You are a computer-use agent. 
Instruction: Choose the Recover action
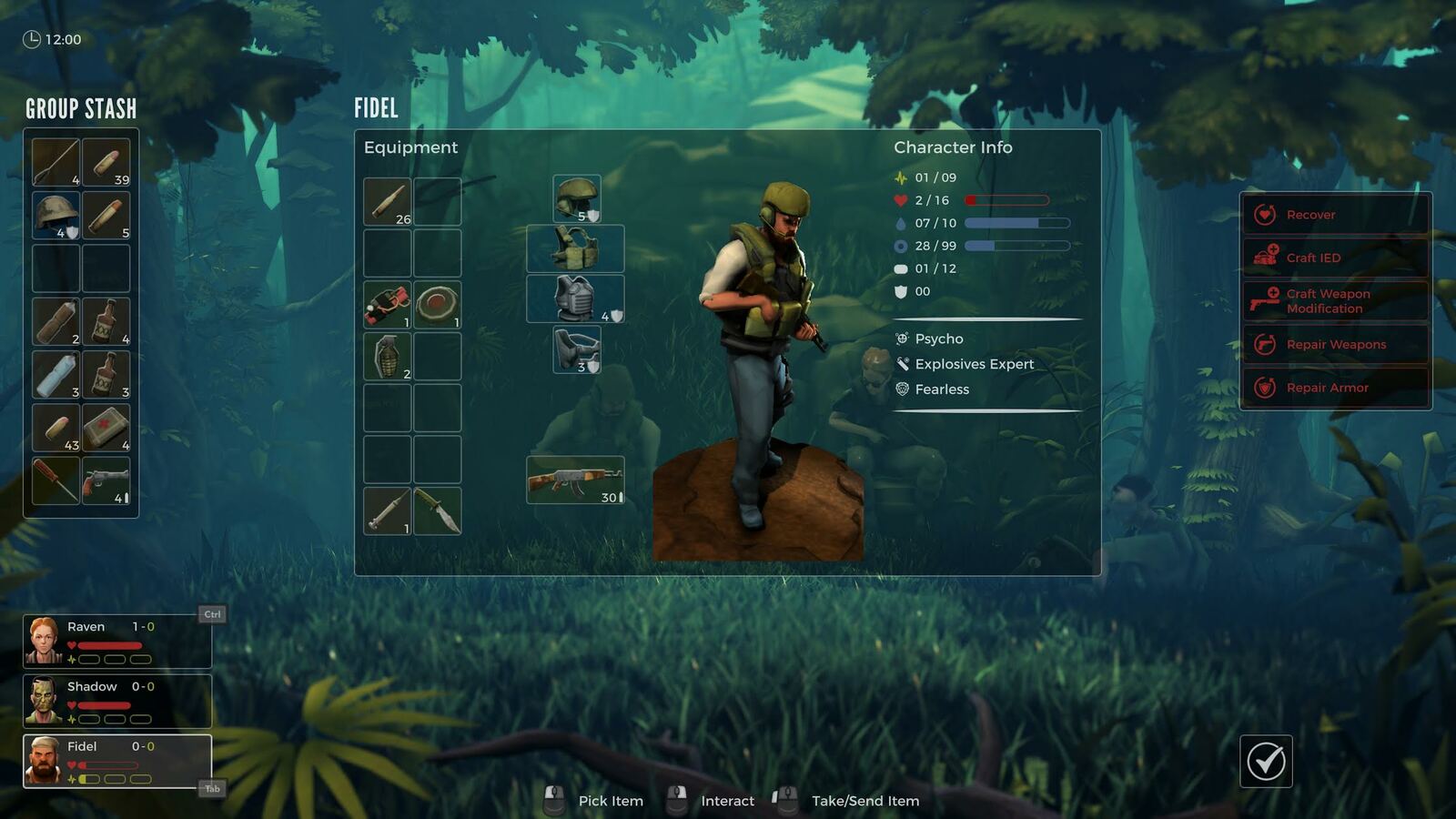click(x=1335, y=215)
